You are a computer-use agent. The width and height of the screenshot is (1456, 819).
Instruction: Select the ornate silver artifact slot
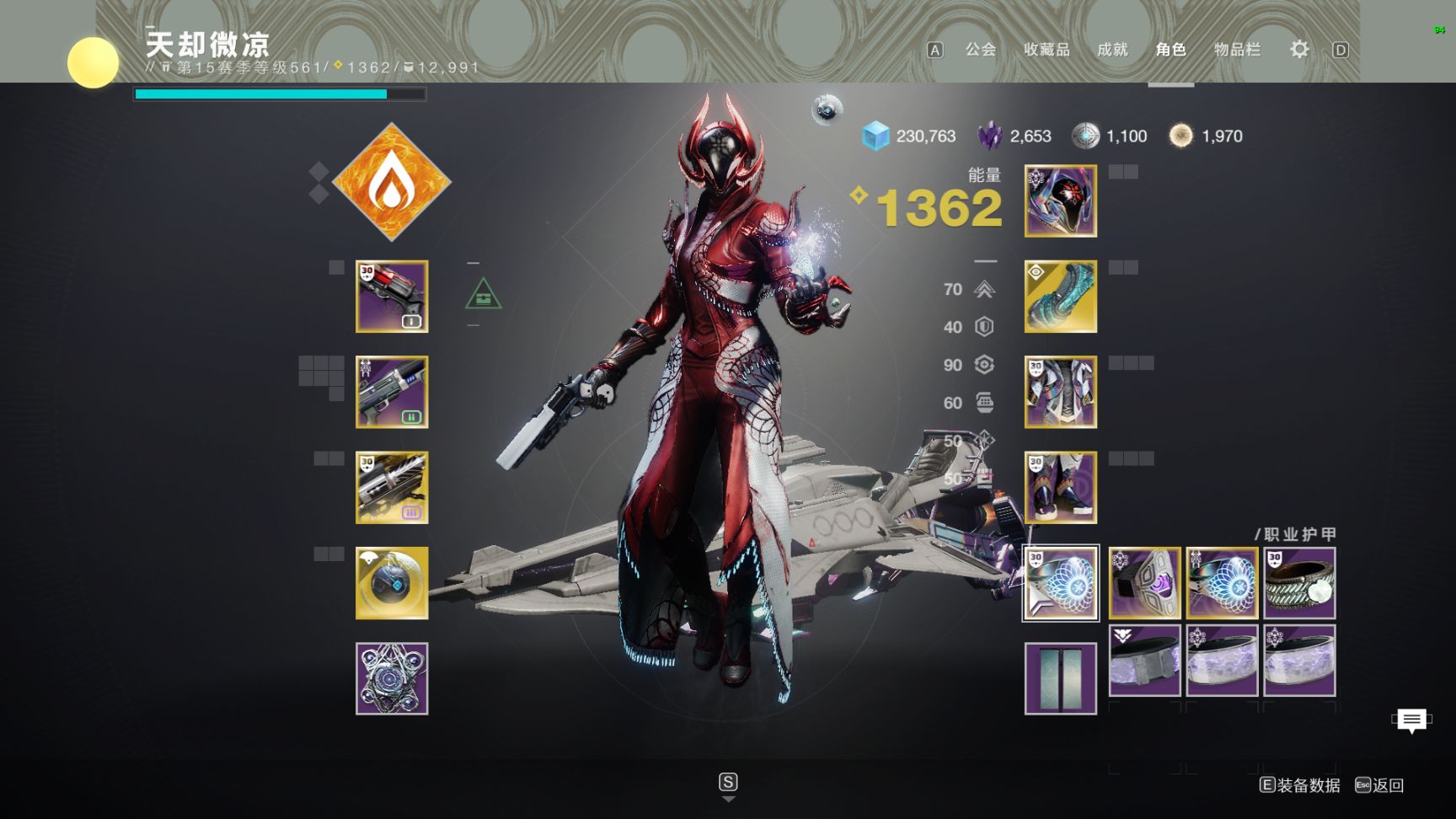tap(392, 678)
